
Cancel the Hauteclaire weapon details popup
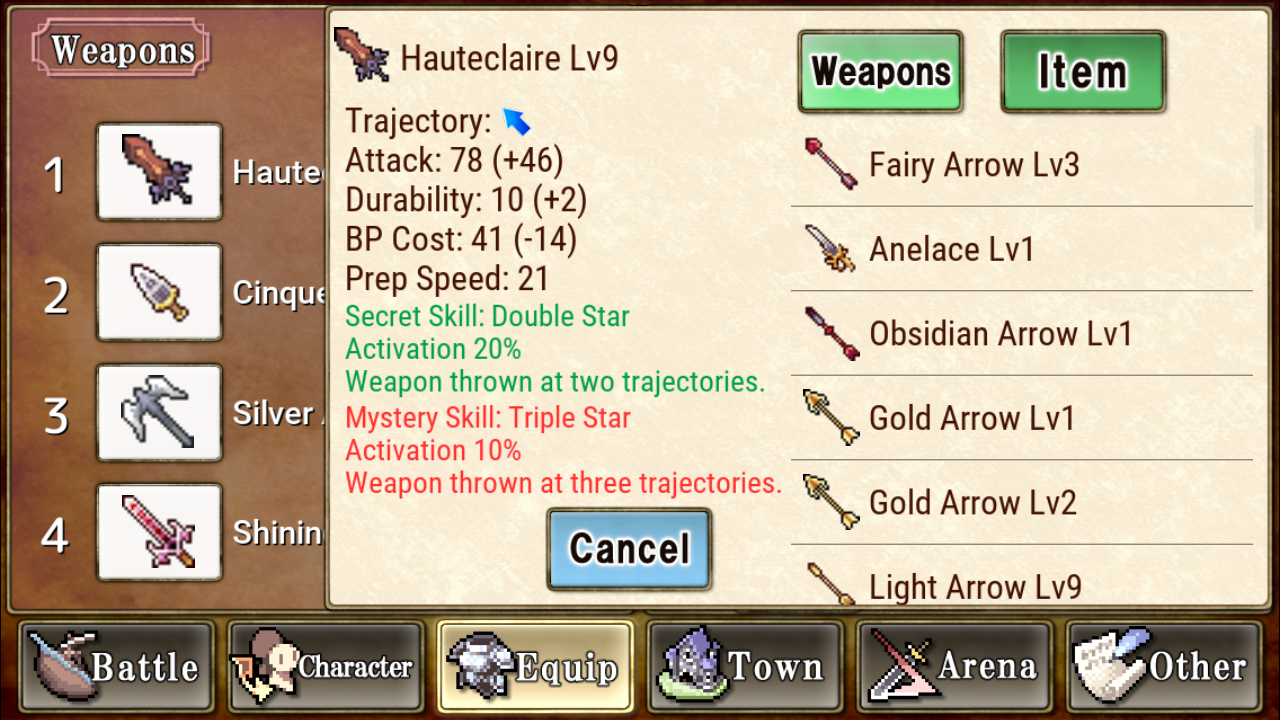(629, 549)
